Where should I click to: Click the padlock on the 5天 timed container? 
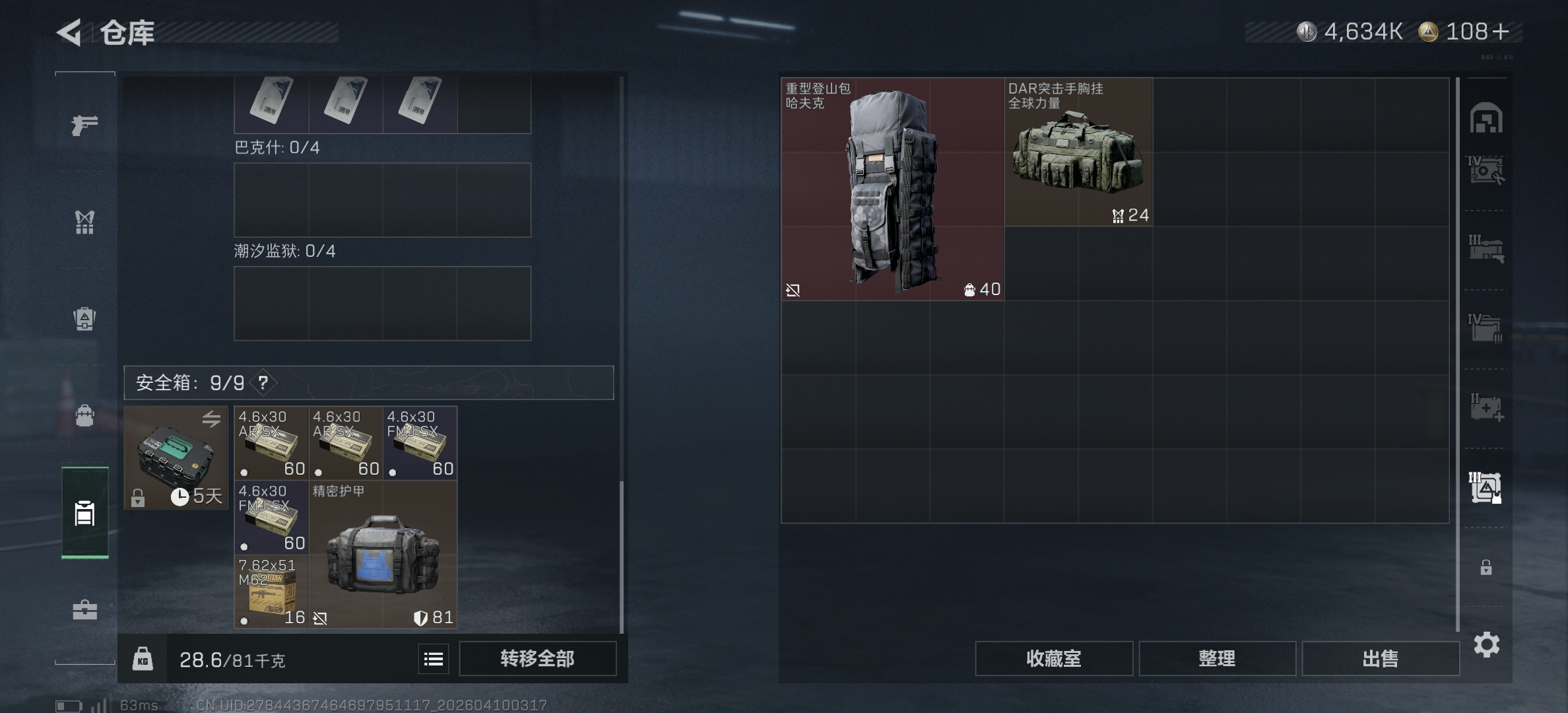tap(139, 497)
